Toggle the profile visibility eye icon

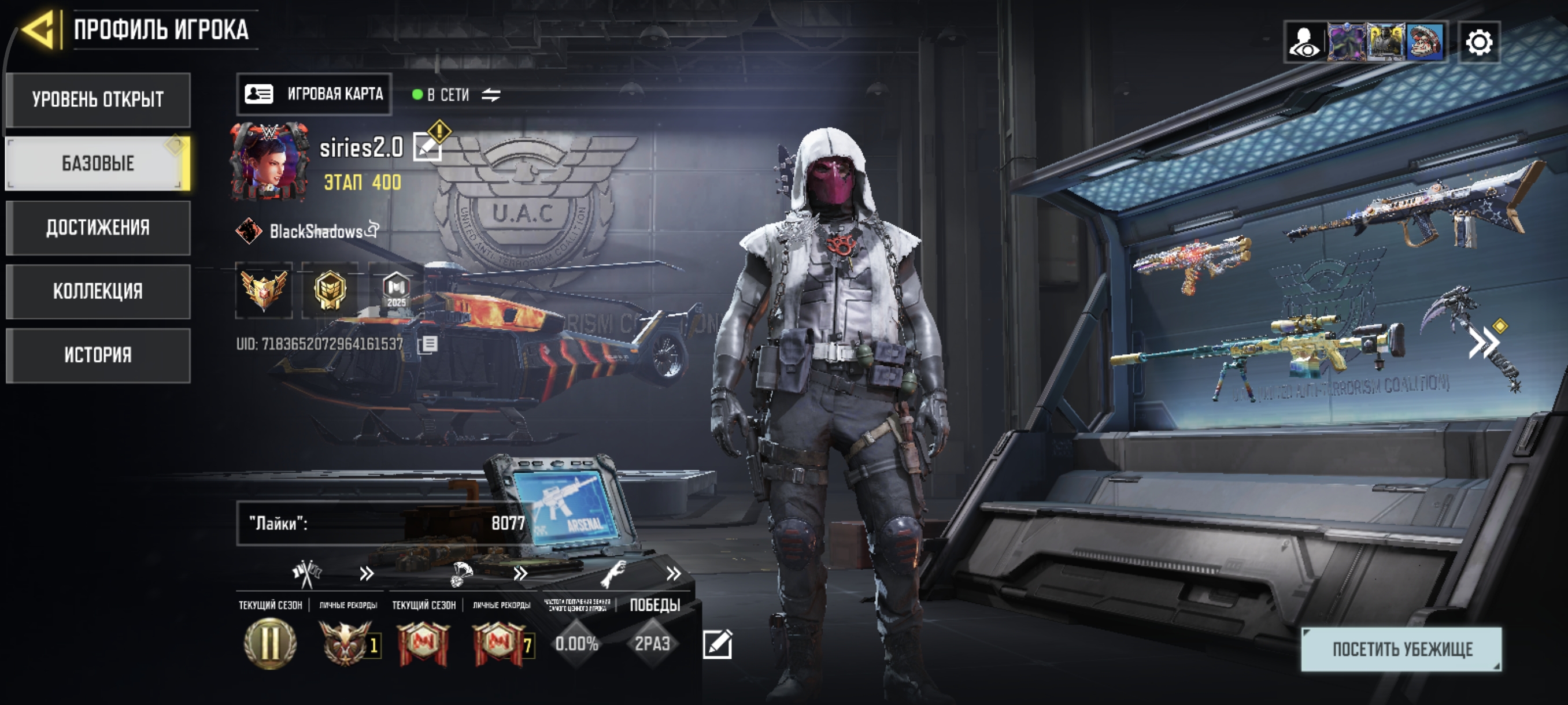1304,43
